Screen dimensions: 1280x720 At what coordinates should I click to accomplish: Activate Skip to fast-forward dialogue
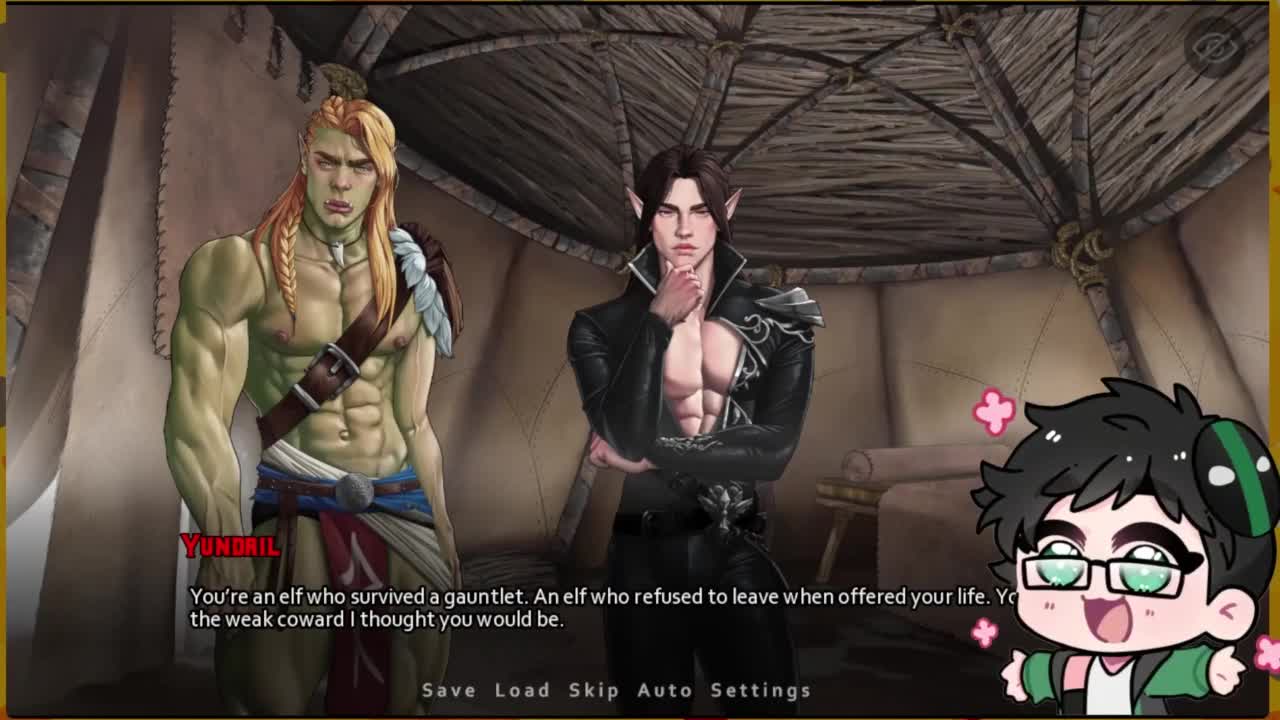[594, 690]
